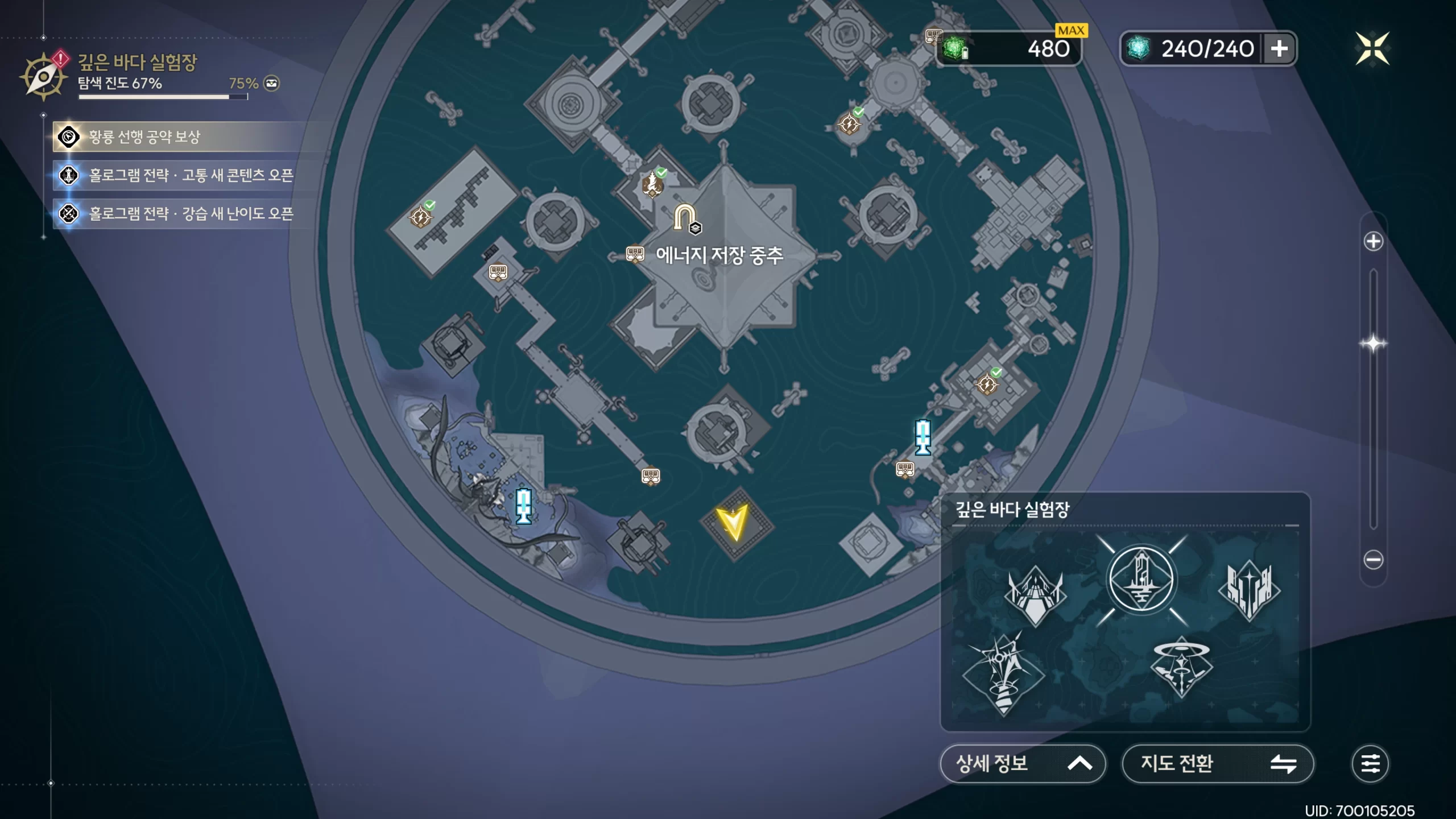Click the compass exploration icon with red alert
Viewport: 1456px width, 819px height.
click(43, 76)
